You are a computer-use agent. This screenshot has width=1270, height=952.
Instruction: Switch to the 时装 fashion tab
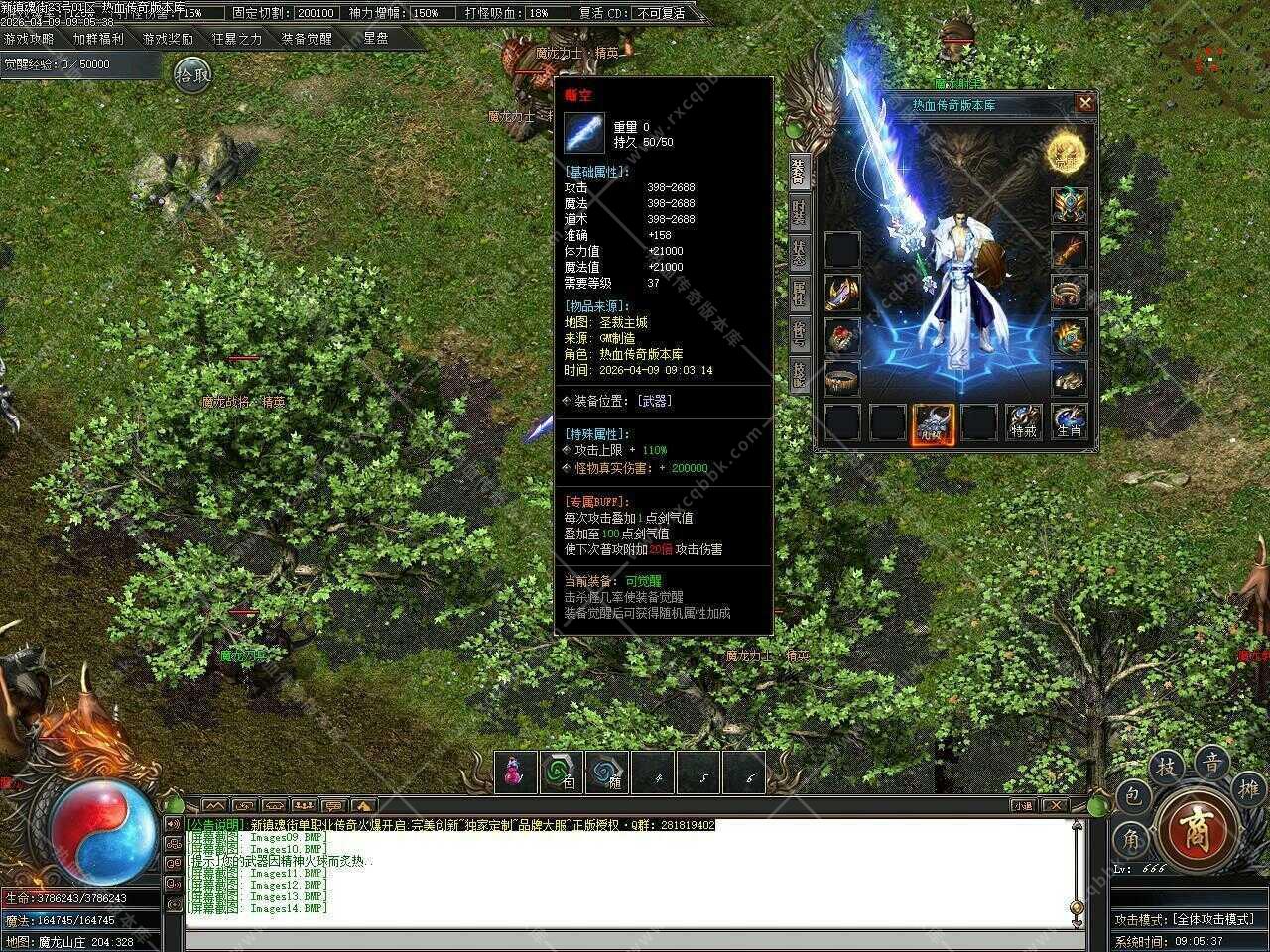point(800,214)
